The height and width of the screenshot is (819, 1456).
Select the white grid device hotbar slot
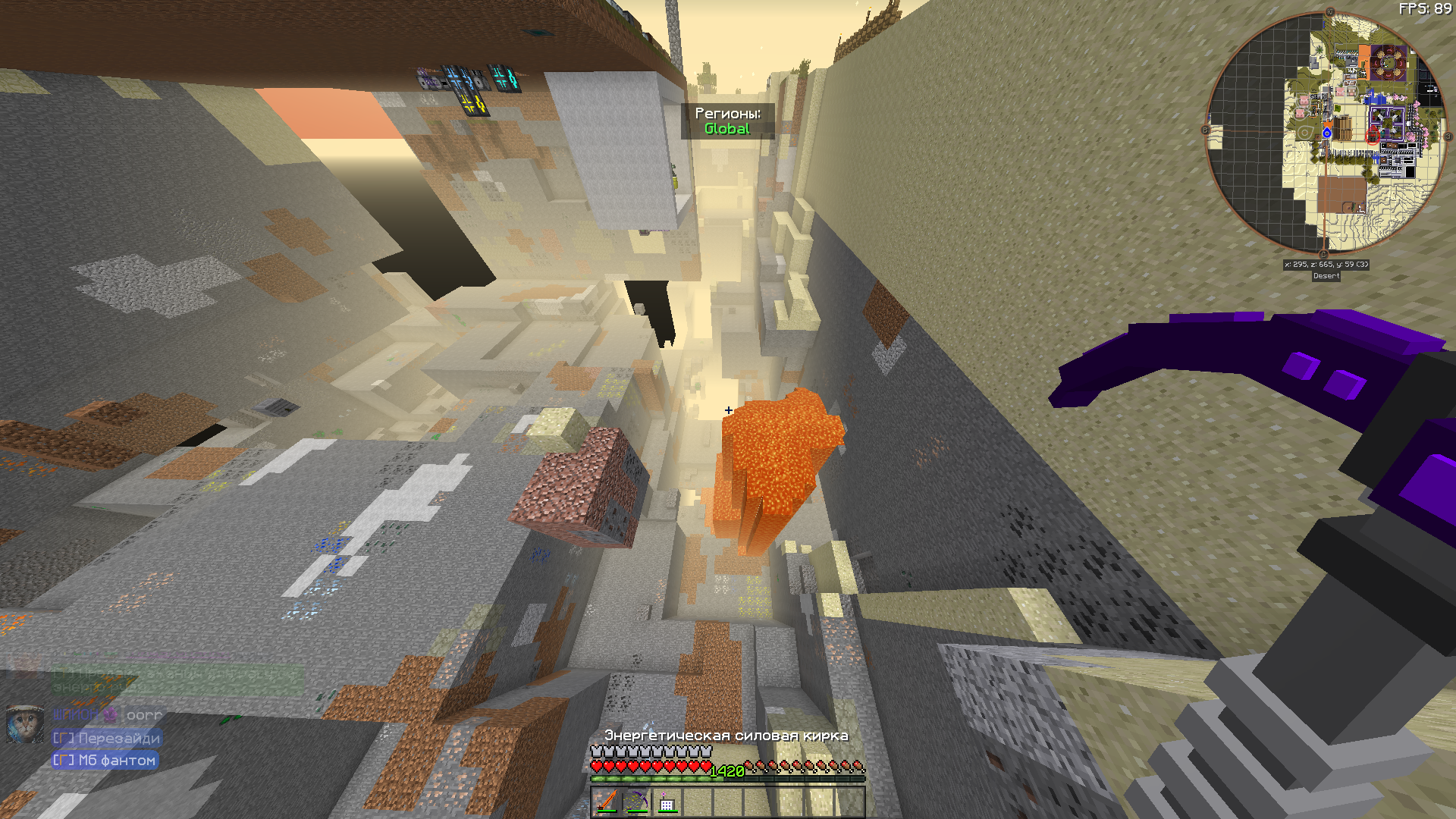point(667,803)
